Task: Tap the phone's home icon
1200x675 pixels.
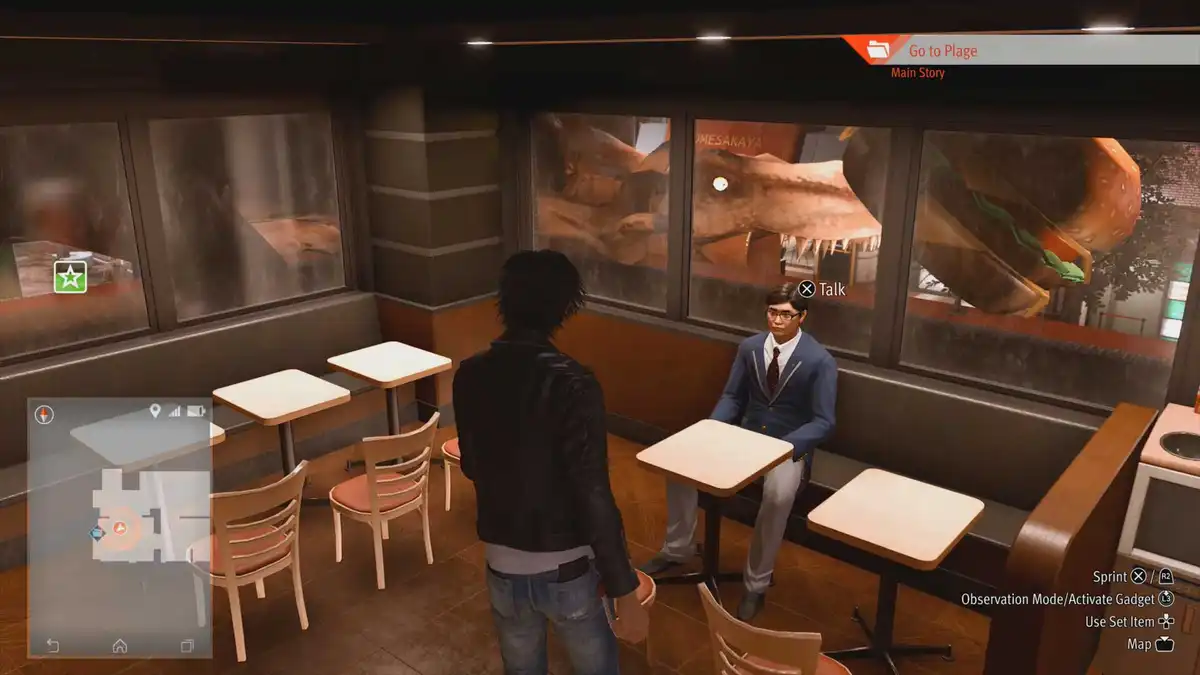Action: pos(120,645)
